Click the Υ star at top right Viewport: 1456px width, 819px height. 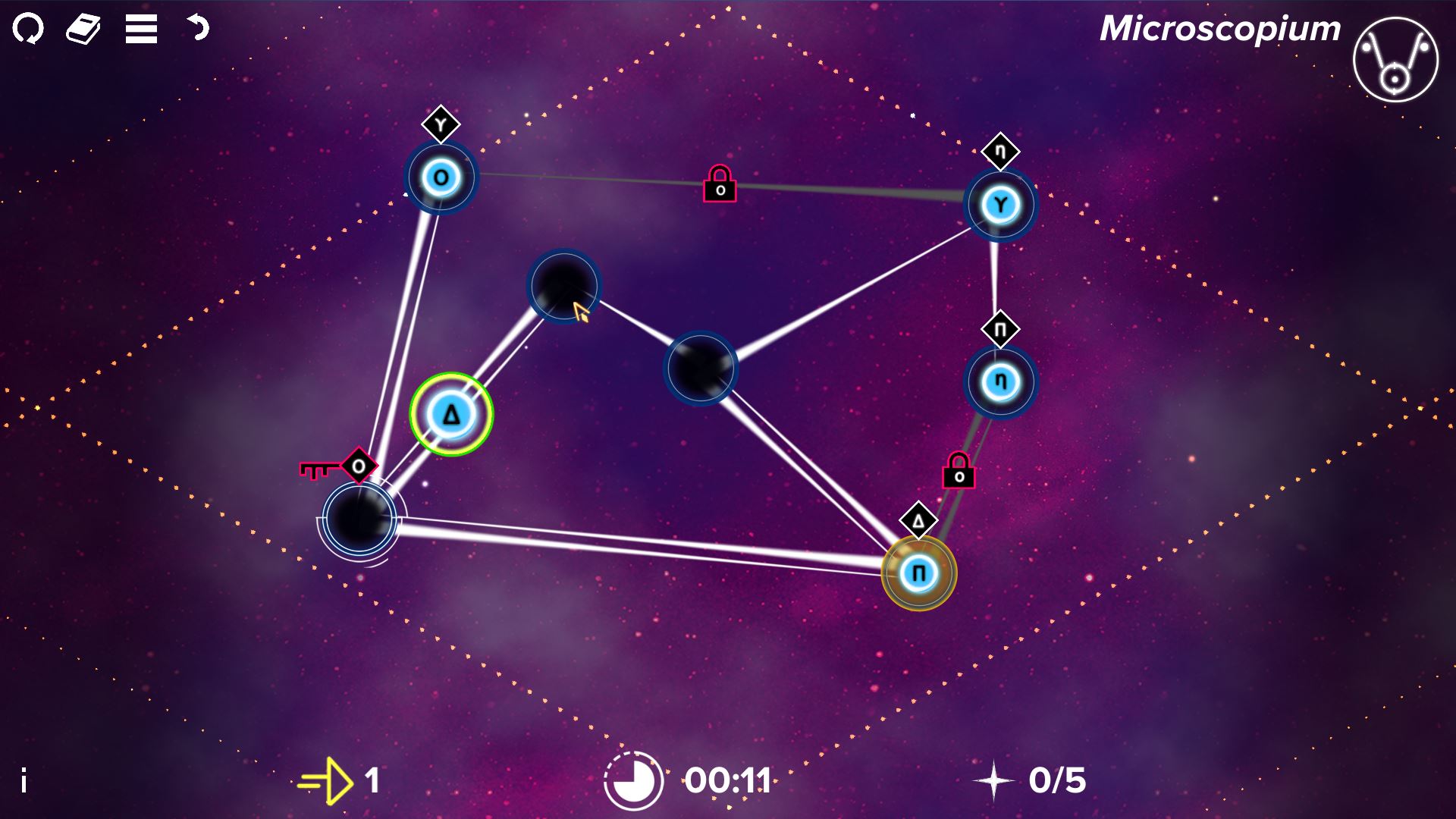click(999, 202)
